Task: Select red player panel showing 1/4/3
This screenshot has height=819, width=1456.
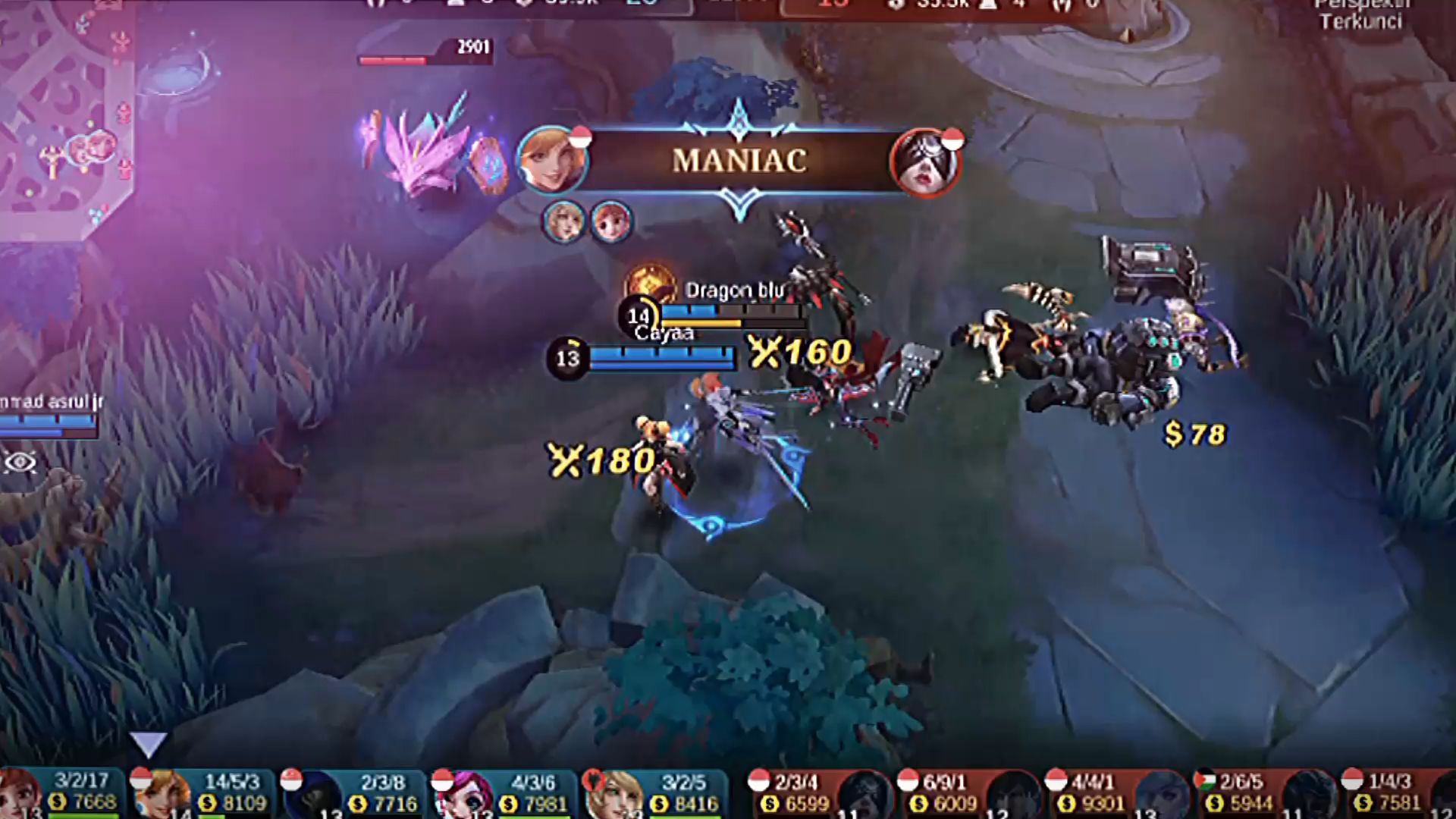Action: pyautogui.click(x=1399, y=793)
